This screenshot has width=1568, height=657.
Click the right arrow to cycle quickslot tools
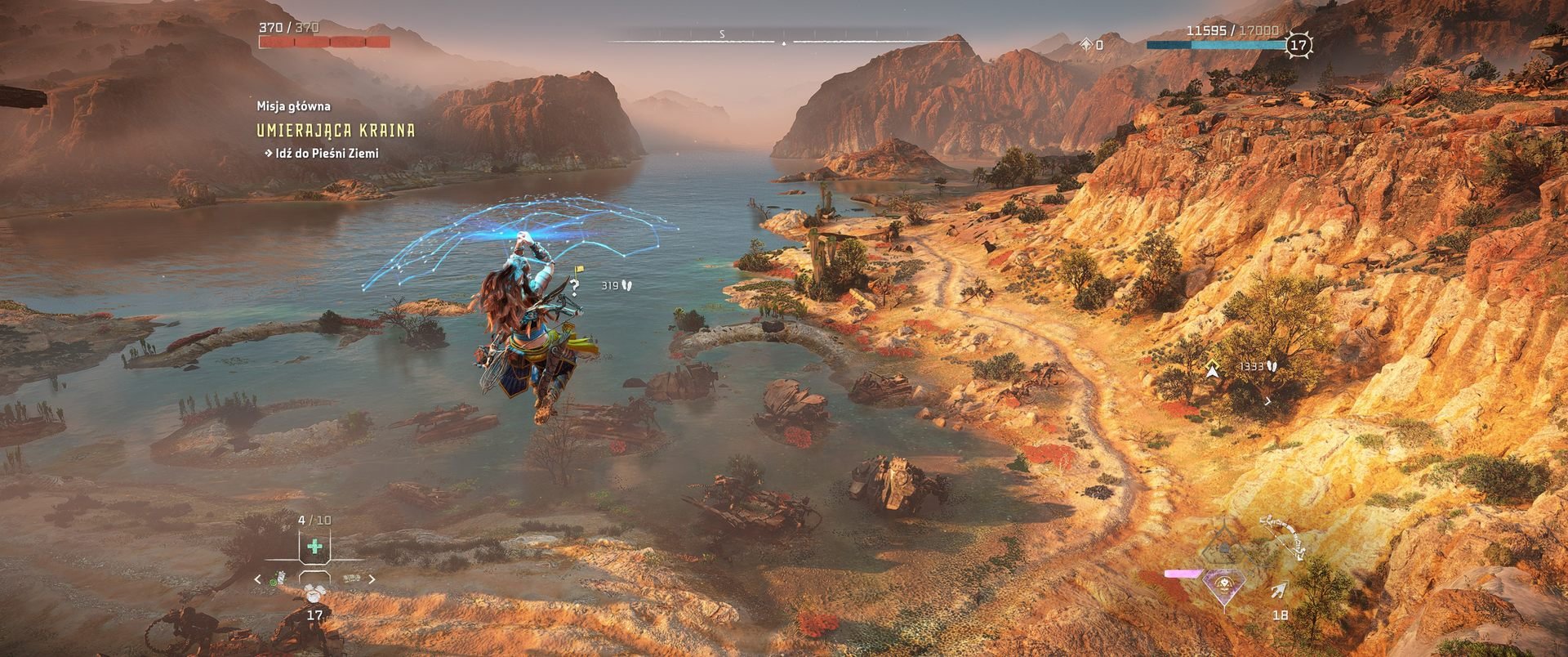click(x=372, y=578)
